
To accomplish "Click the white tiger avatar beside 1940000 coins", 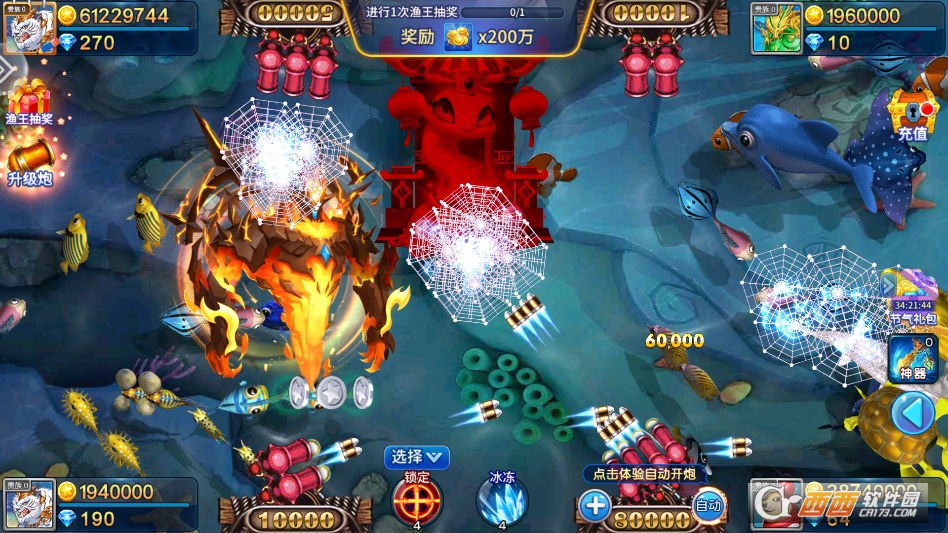I will 28,505.
